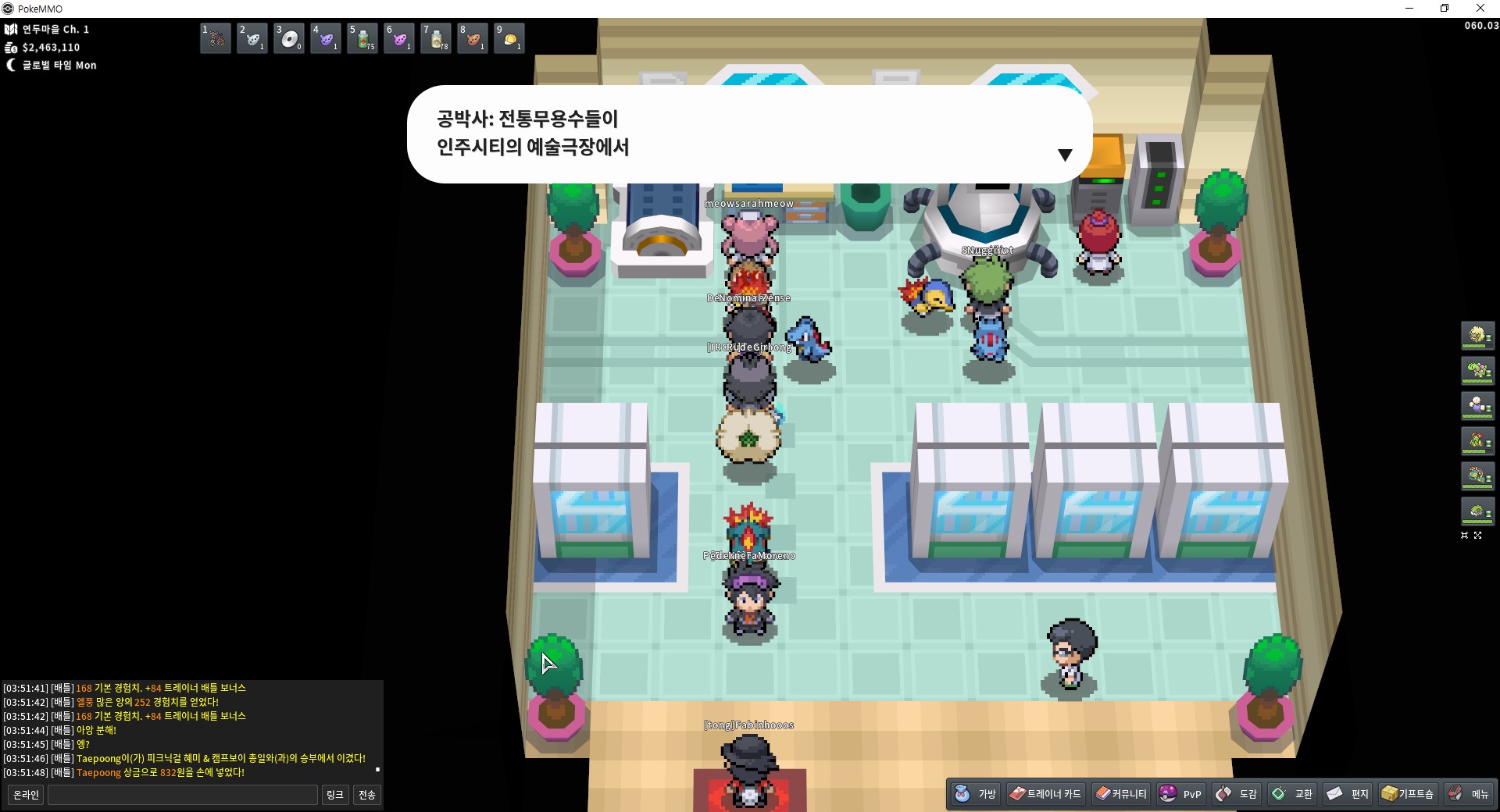Open the 교환 trade menu

(1291, 794)
